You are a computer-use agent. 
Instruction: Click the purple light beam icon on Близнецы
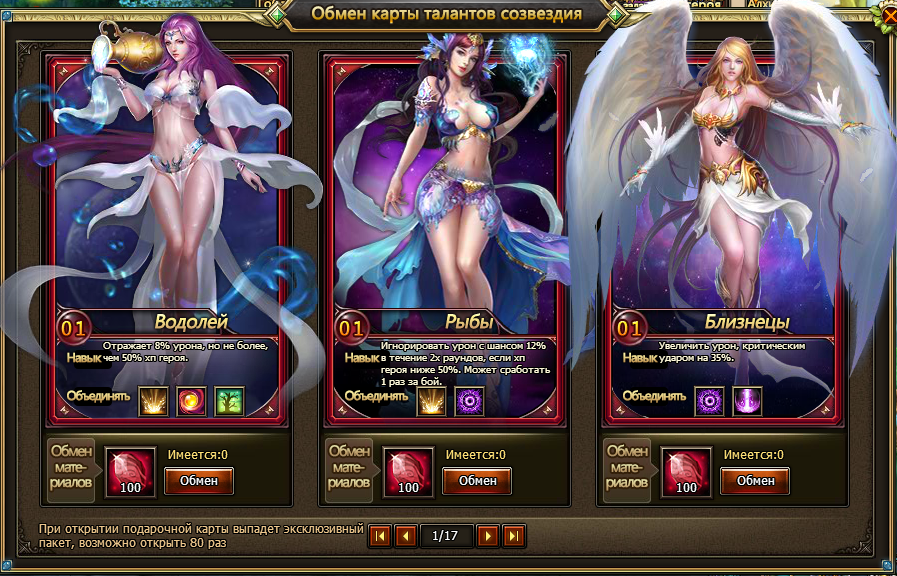coord(747,401)
